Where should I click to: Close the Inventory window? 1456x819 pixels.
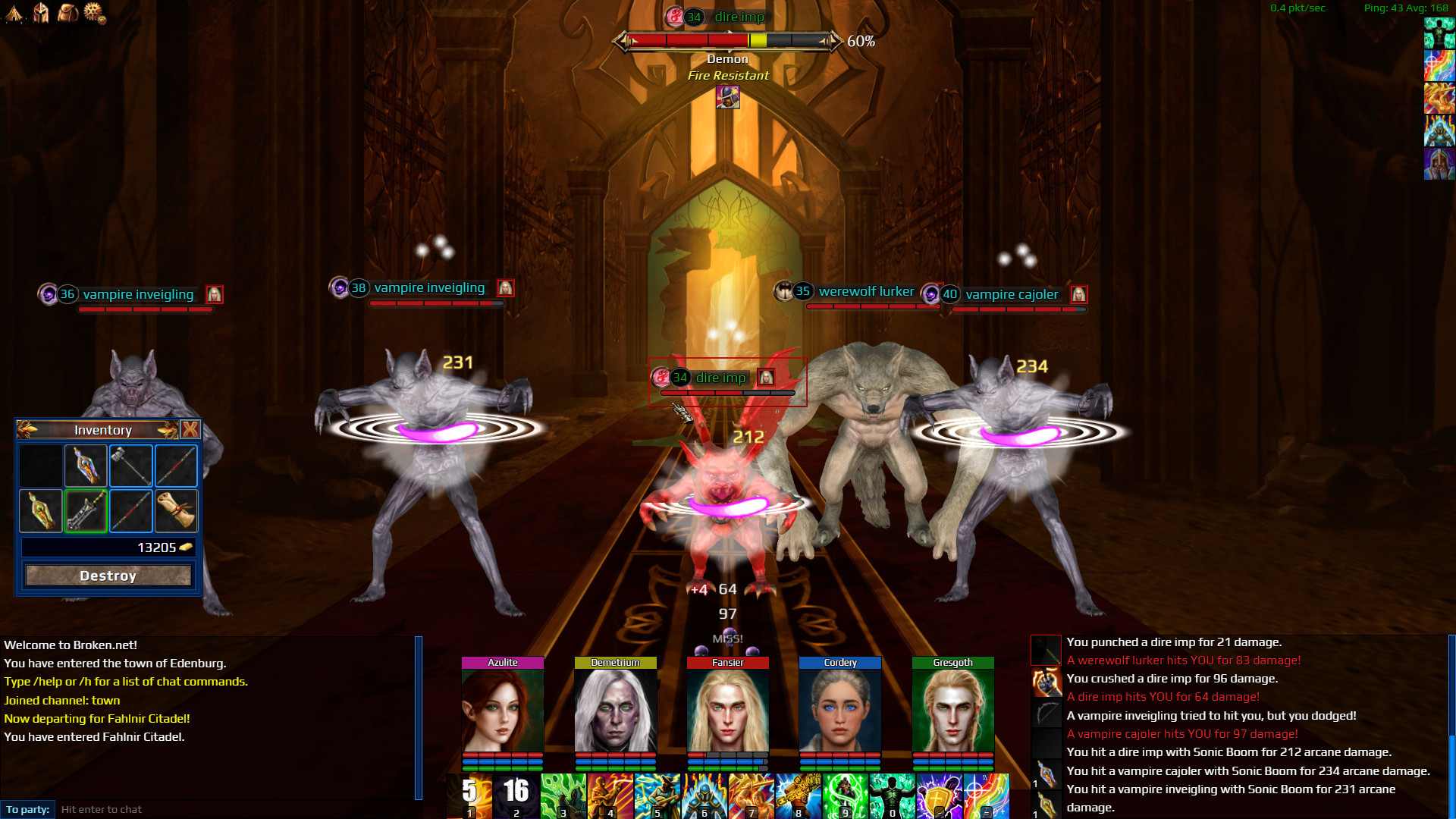[x=190, y=430]
